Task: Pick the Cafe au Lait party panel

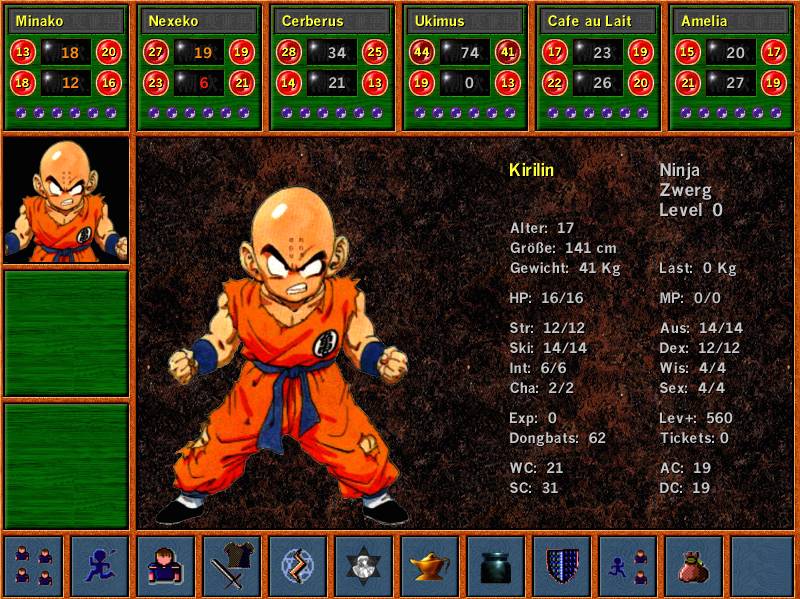Action: tap(598, 67)
